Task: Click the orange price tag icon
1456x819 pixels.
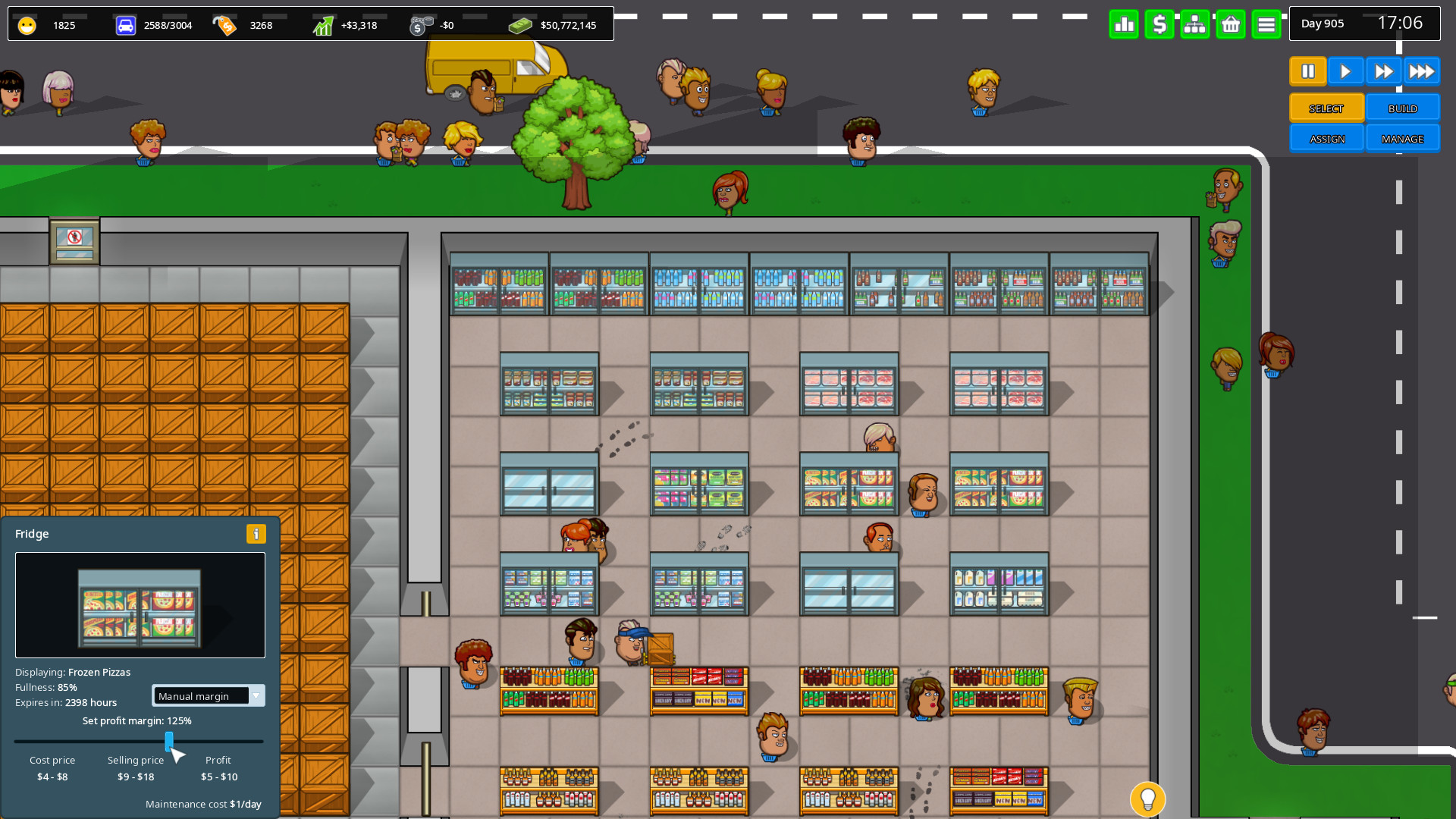Action: [225, 24]
